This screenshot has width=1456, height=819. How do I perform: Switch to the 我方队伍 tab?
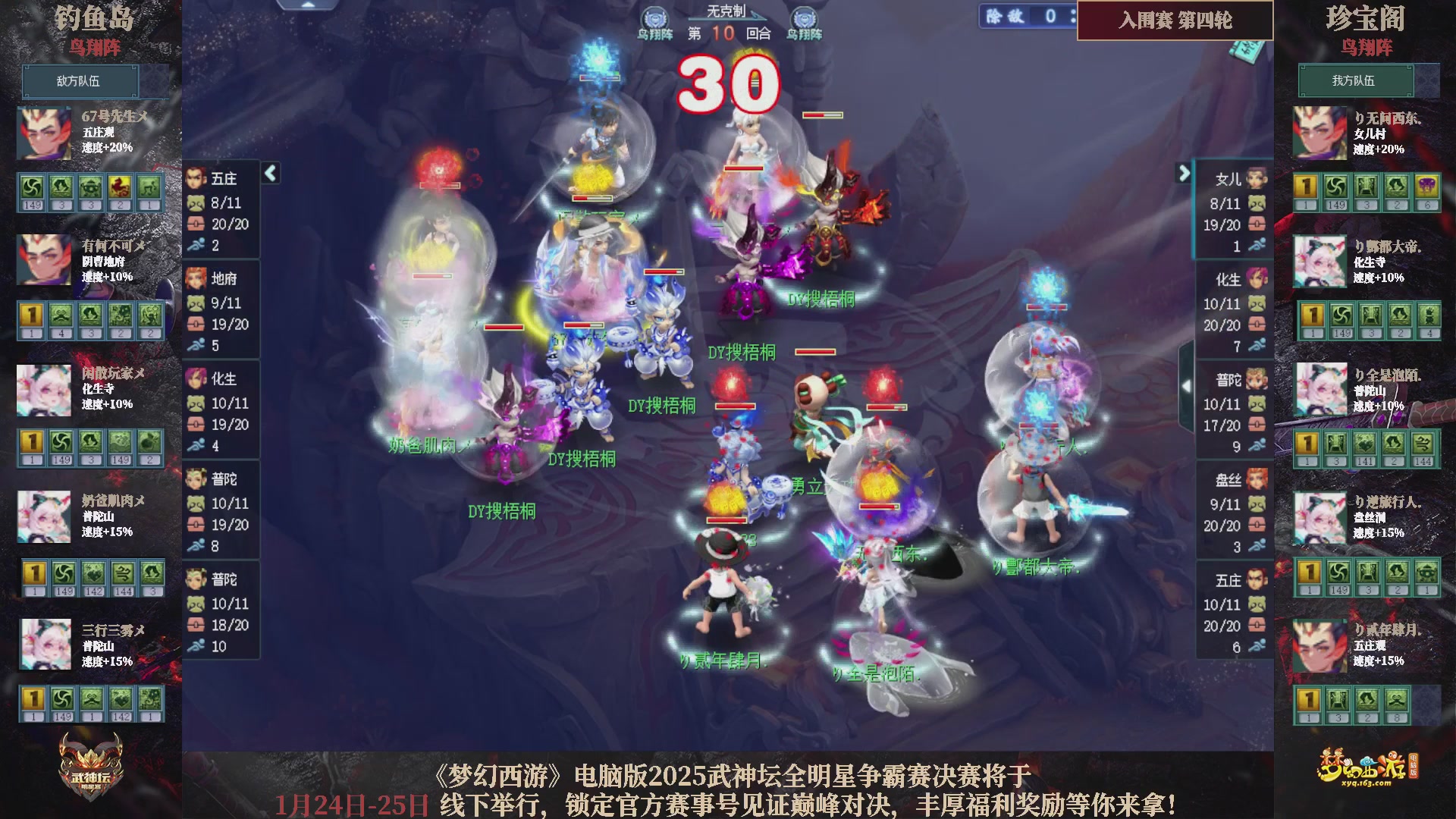[1356, 81]
